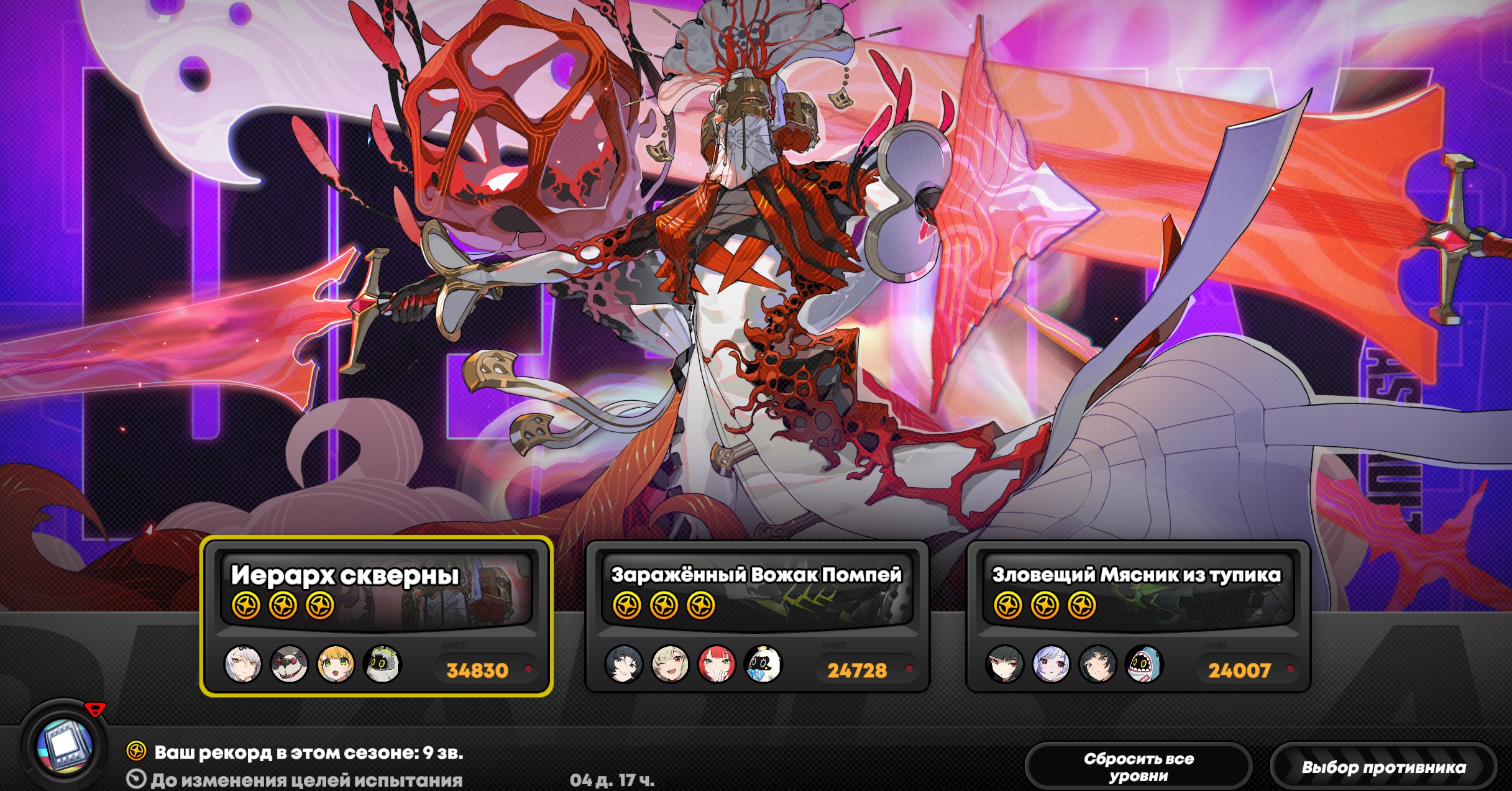Choose the Зловещий Мясник из тупика card
This screenshot has width=1512, height=791.
(1138, 616)
